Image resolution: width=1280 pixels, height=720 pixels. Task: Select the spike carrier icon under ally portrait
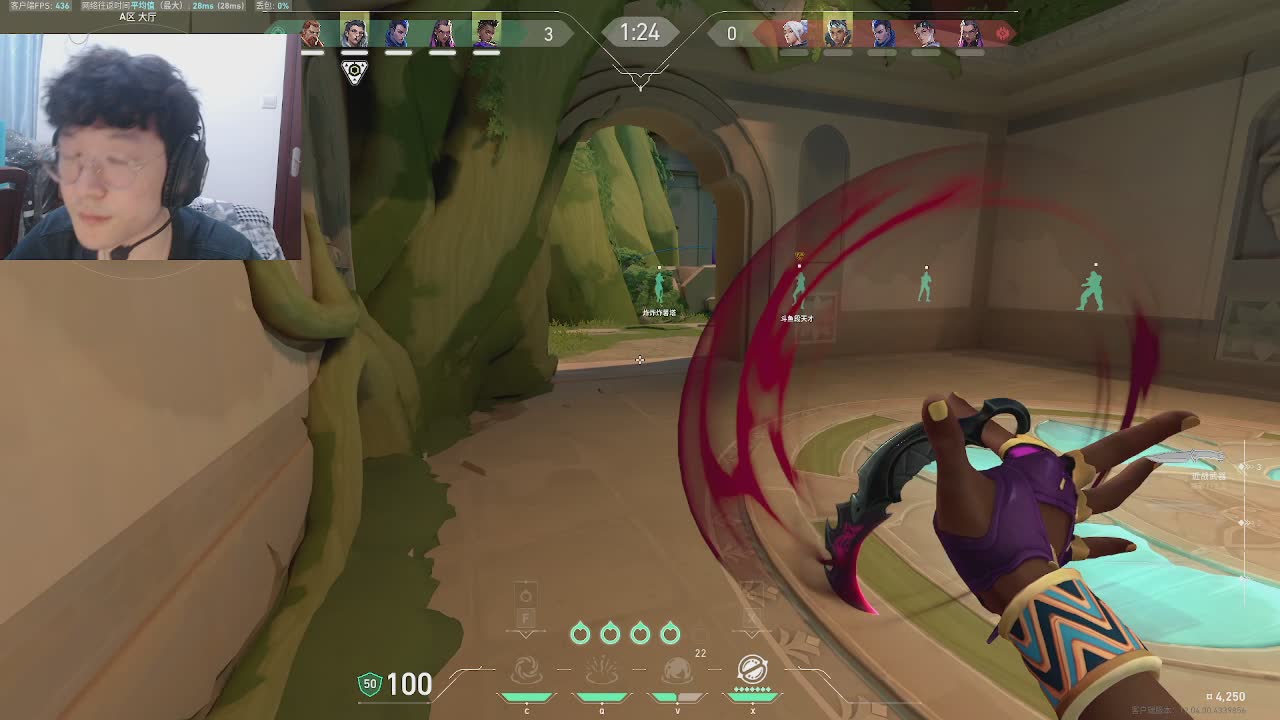(x=354, y=71)
